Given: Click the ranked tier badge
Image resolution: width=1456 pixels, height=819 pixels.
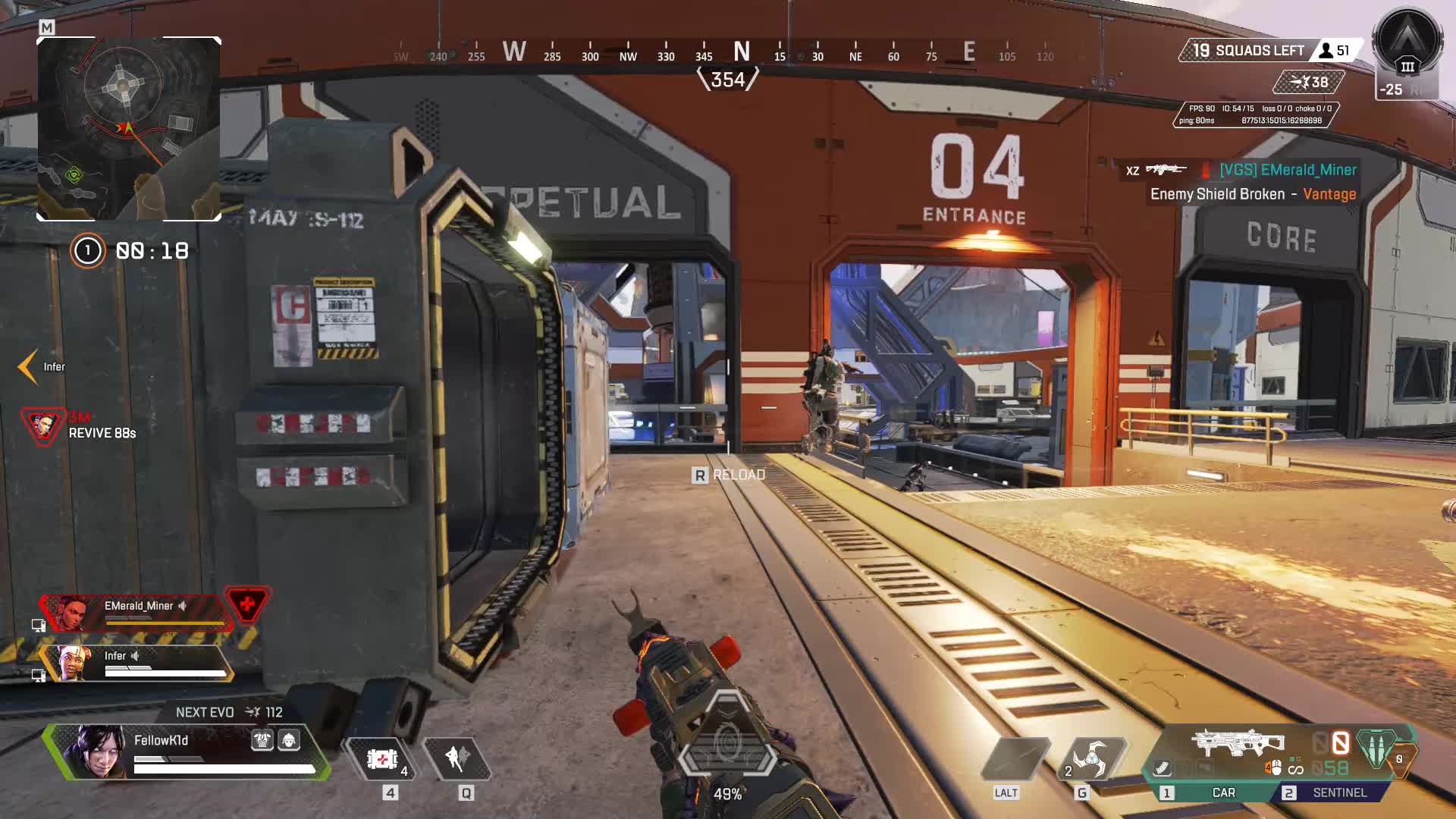Looking at the screenshot, I should 1407,44.
